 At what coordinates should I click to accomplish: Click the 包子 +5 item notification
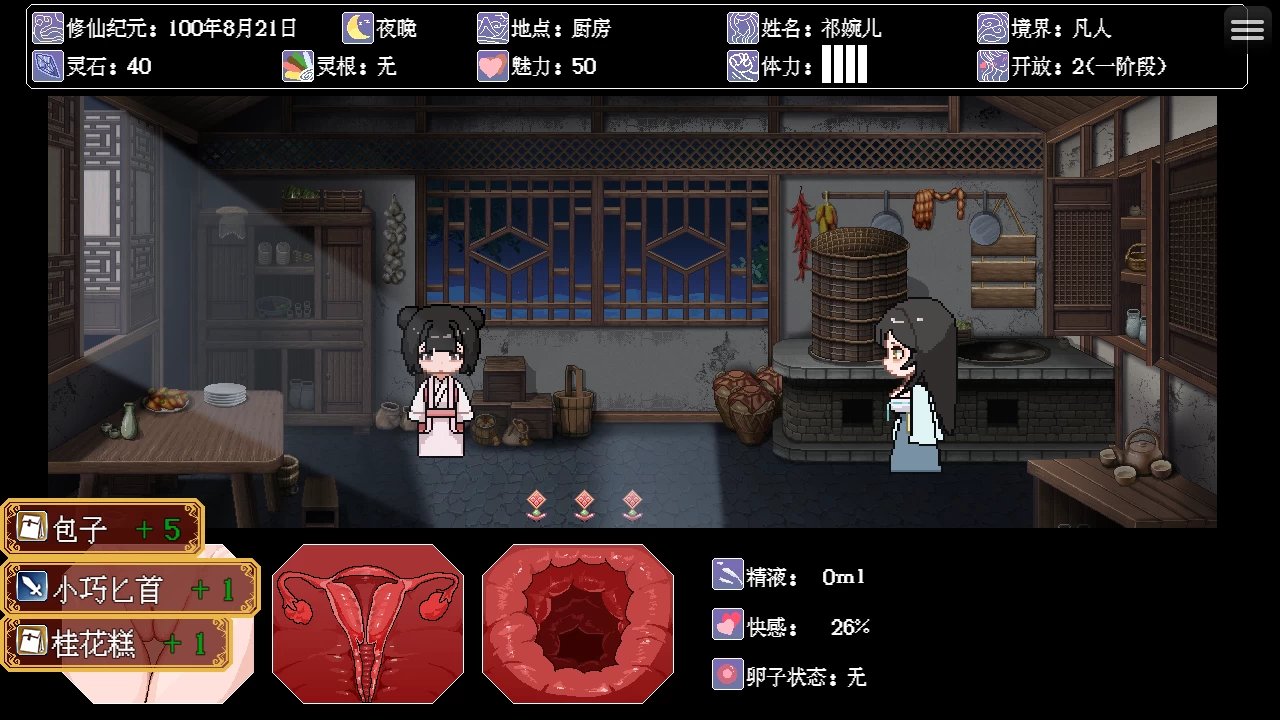102,528
